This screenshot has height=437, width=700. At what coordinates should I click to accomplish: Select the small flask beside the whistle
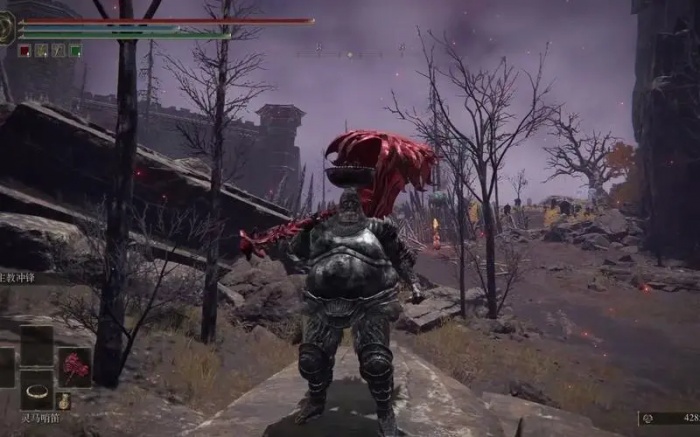[64, 401]
